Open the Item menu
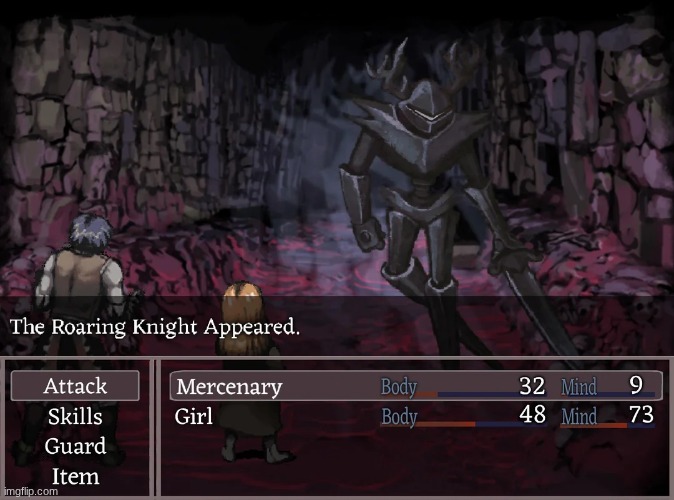The image size is (674, 500). coord(76,476)
